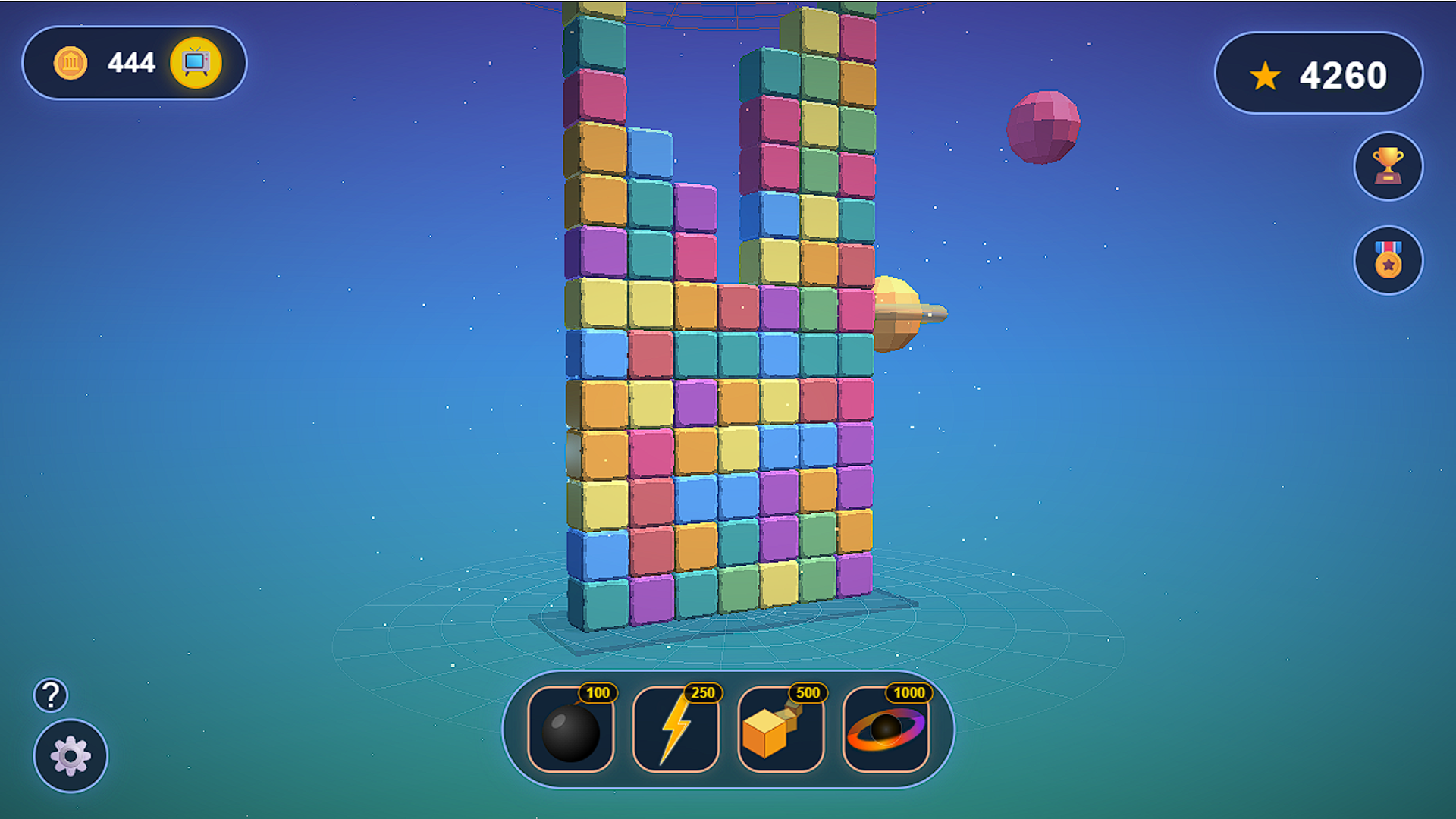Open the medal achievements button

point(1388,260)
